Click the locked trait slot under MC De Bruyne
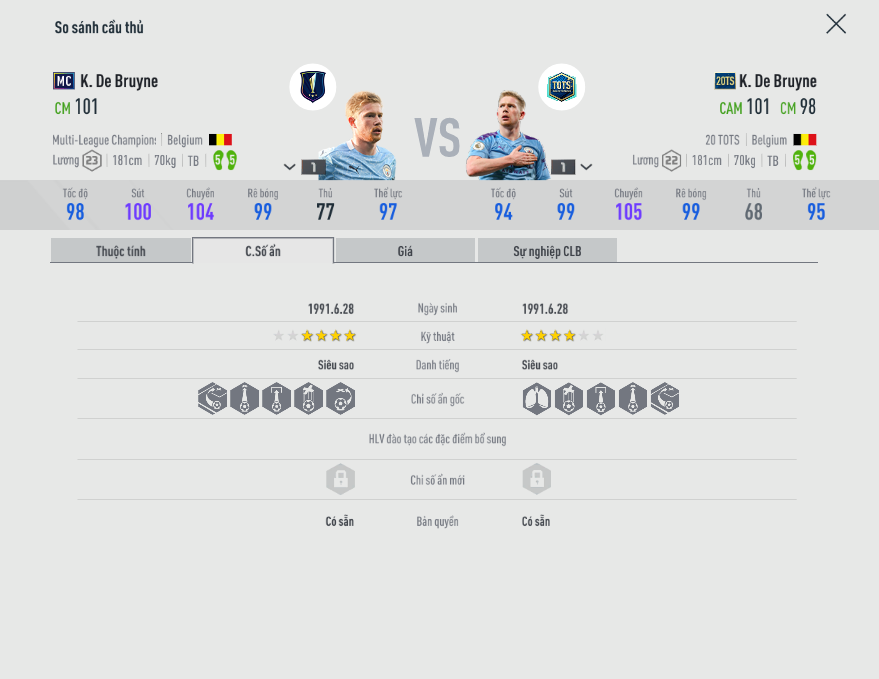The height and width of the screenshot is (679, 879). click(x=340, y=479)
